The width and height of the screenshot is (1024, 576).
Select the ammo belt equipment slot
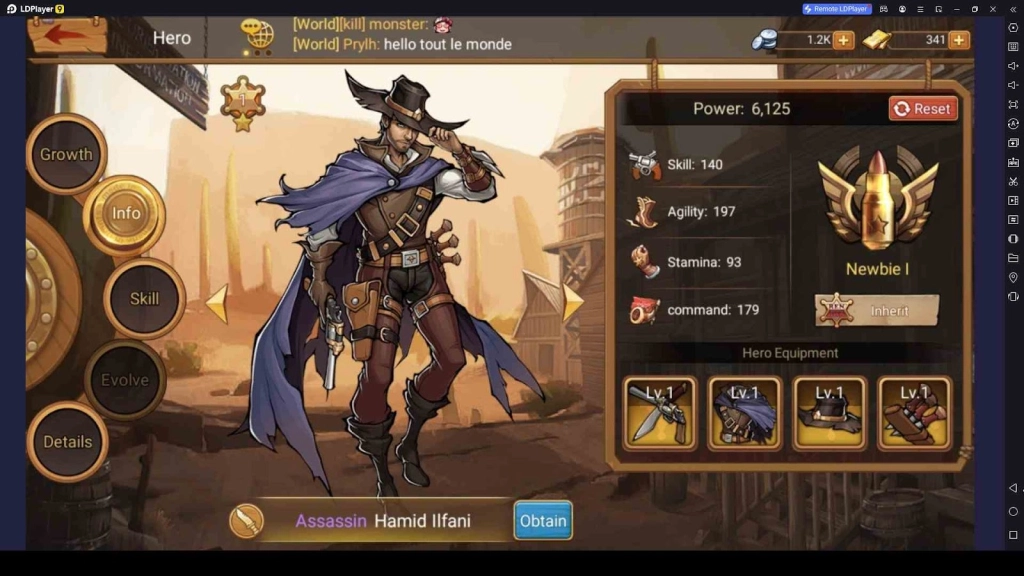coord(914,412)
